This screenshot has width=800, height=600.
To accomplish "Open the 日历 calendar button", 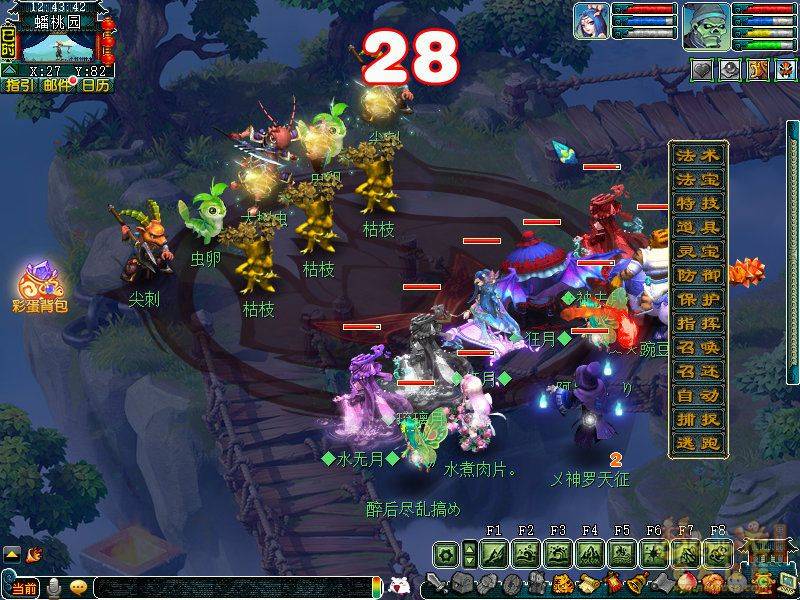I will [x=96, y=85].
